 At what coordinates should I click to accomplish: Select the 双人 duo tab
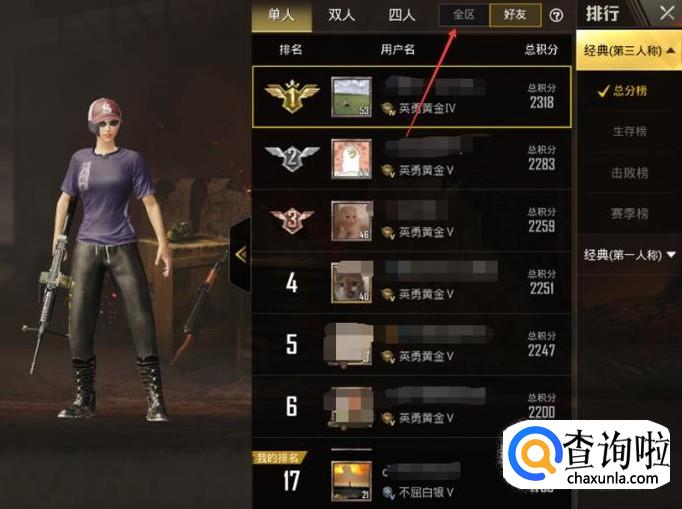coord(343,15)
